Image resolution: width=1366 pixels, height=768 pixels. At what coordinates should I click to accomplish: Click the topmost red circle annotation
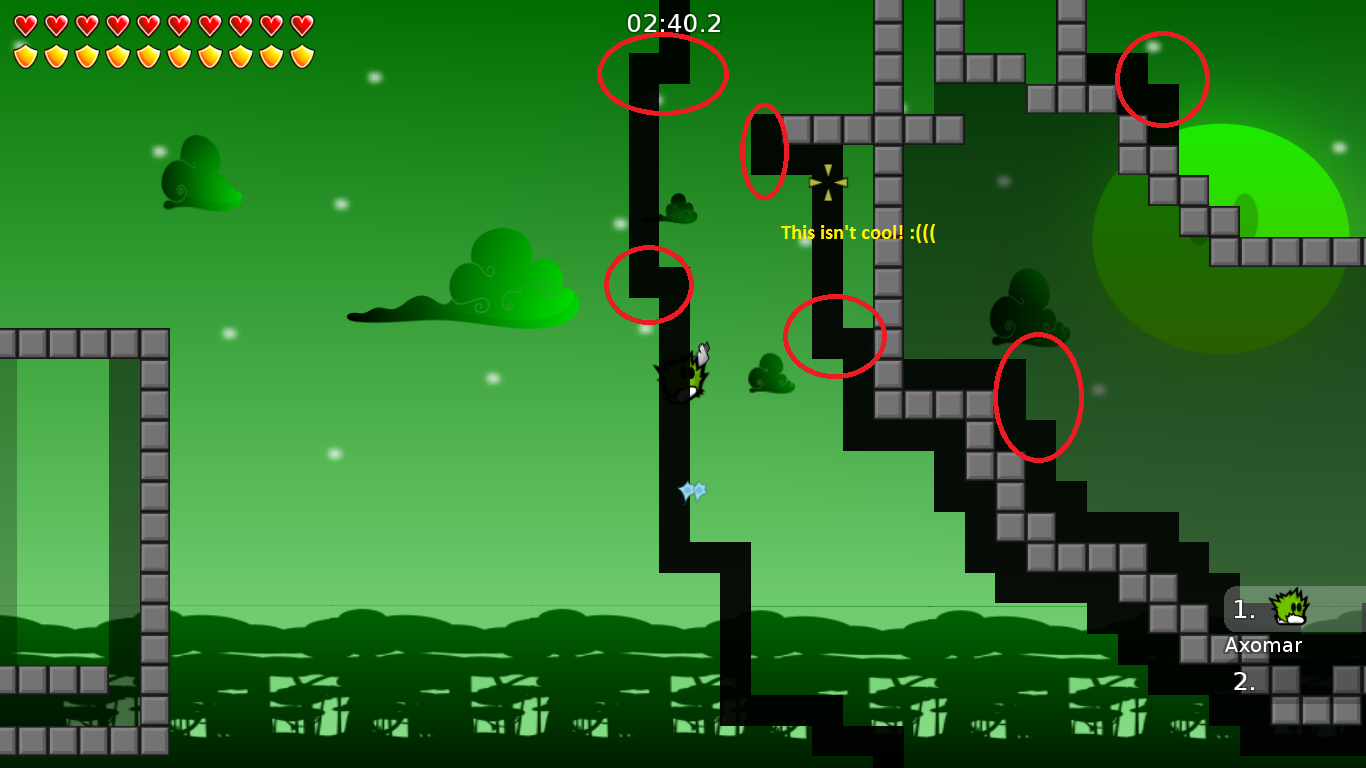pos(663,73)
